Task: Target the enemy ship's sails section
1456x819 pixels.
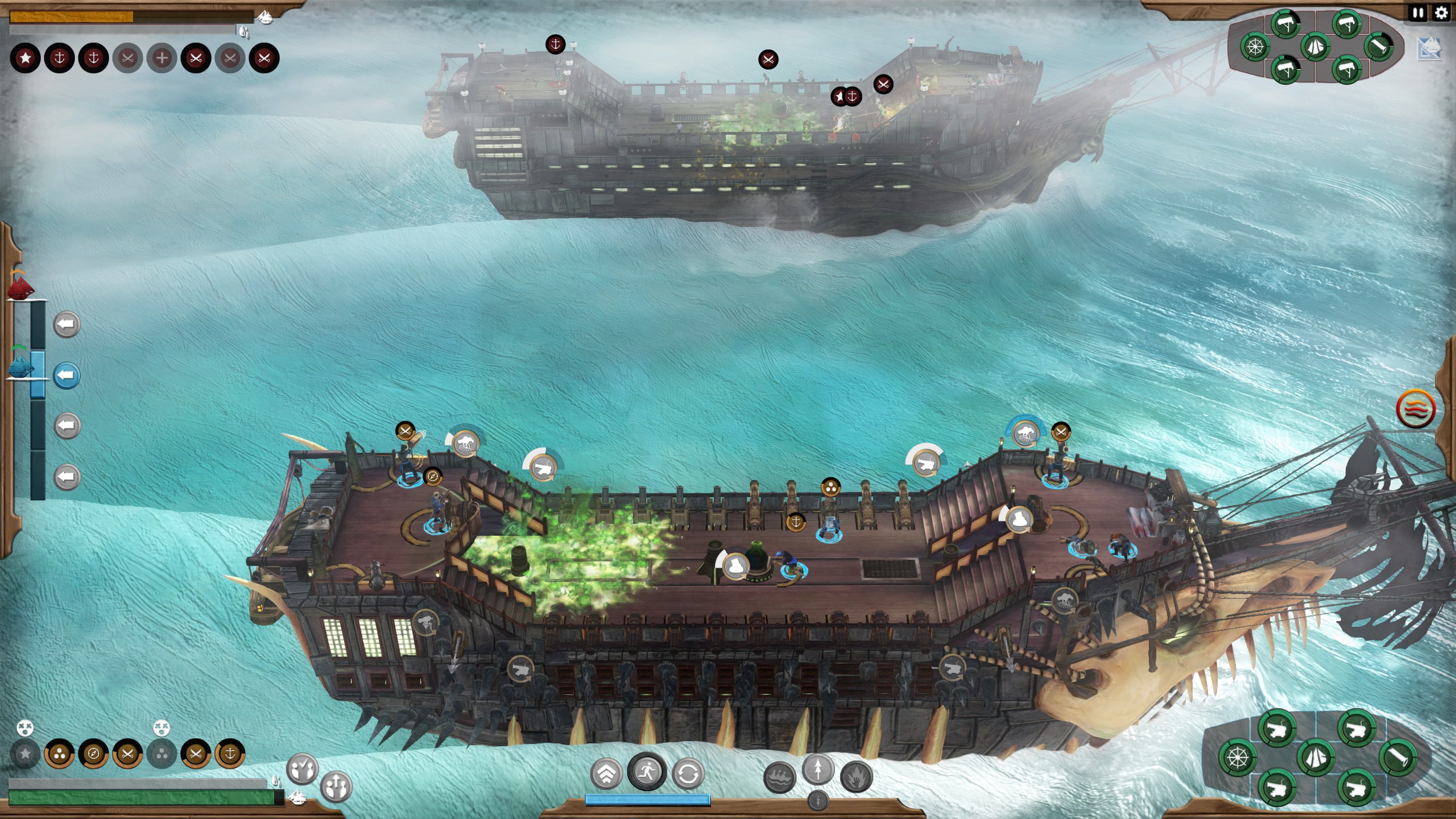Action: click(1315, 47)
